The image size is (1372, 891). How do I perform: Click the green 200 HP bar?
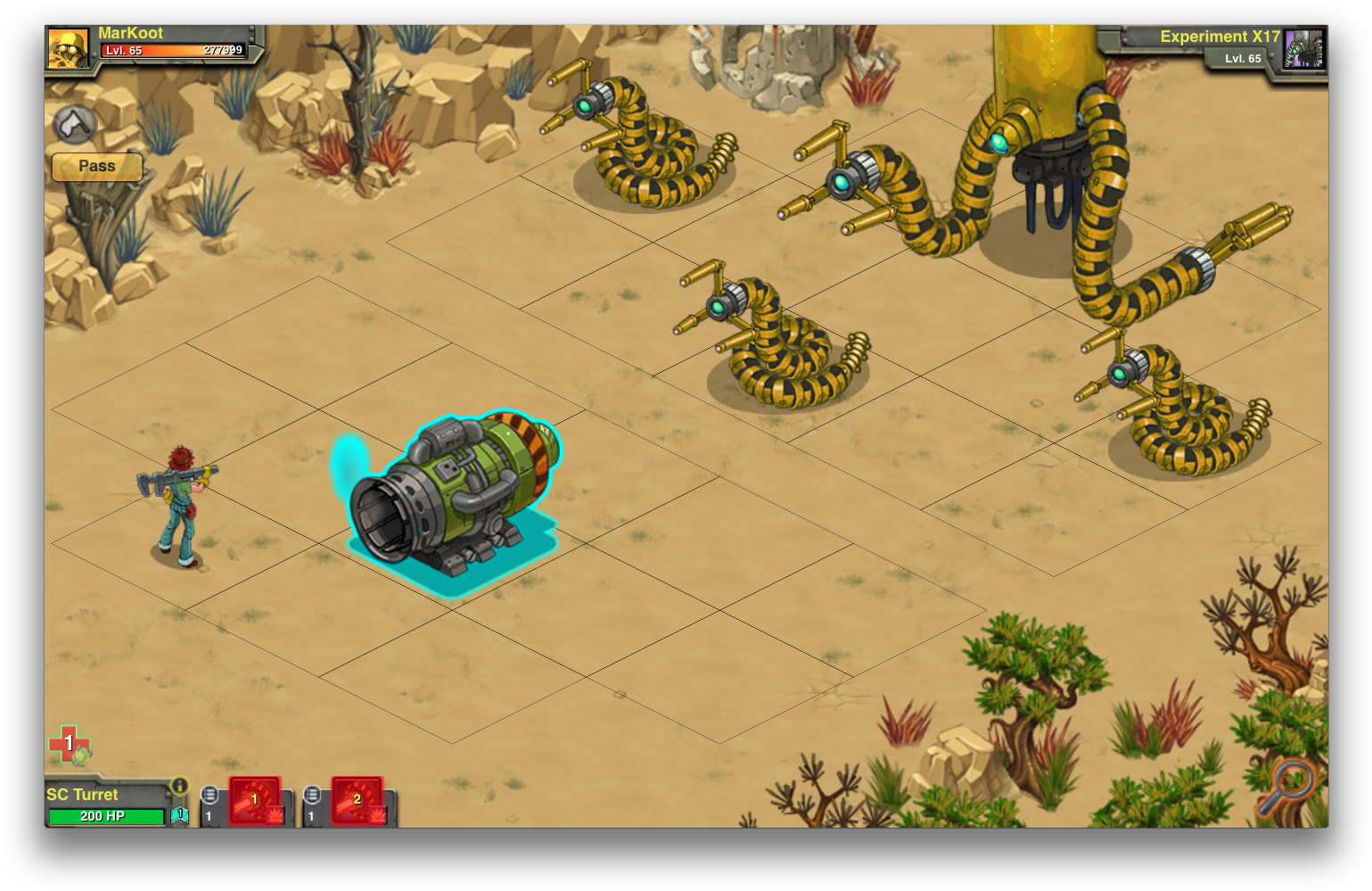[107, 816]
